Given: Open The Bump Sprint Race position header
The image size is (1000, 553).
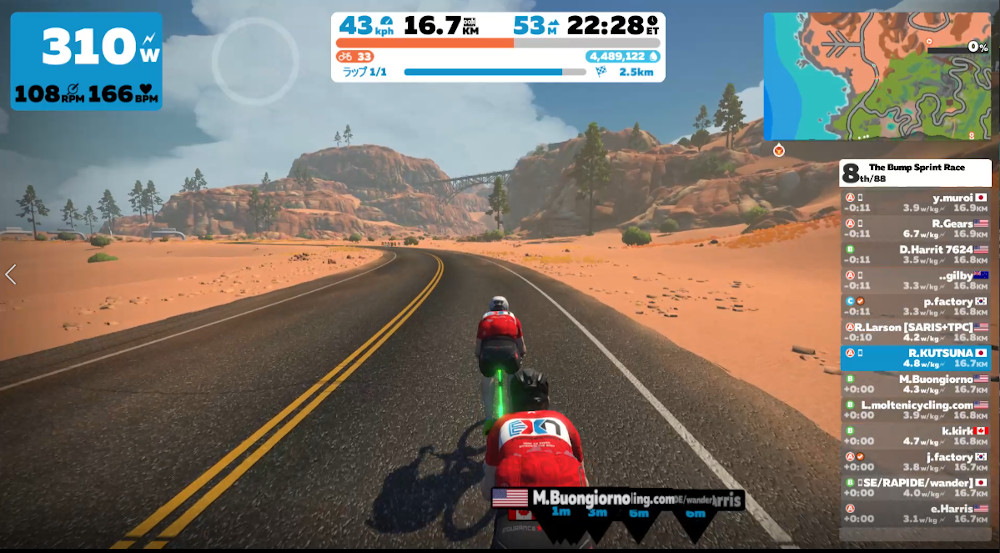Looking at the screenshot, I should (915, 172).
